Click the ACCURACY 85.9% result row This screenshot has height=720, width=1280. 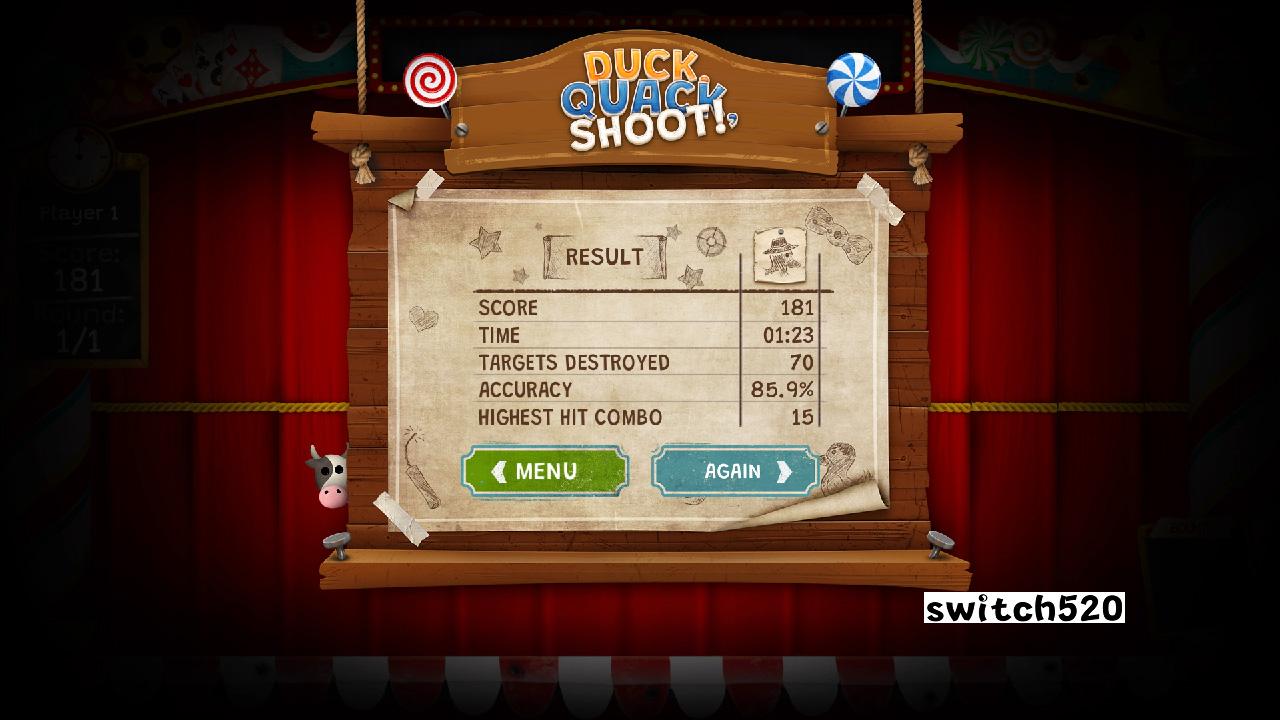pyautogui.click(x=640, y=390)
